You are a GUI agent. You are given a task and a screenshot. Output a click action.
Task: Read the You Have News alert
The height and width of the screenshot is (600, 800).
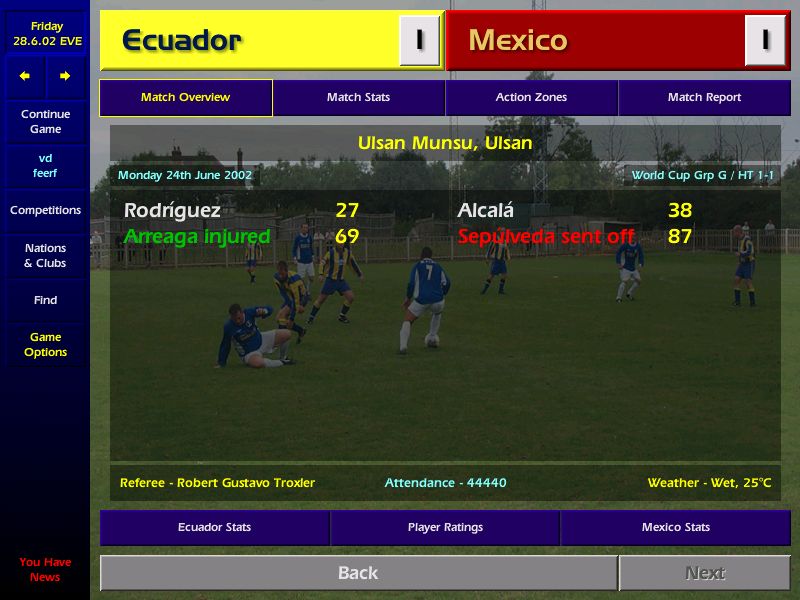point(45,569)
